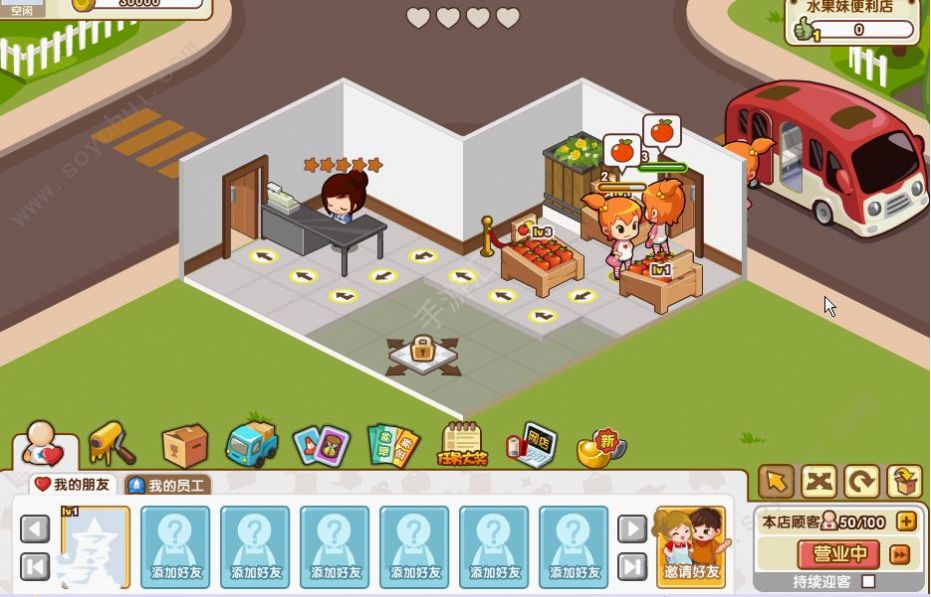The image size is (931, 597).
Task: Click the 营业中 open-for-business button
Action: click(838, 553)
